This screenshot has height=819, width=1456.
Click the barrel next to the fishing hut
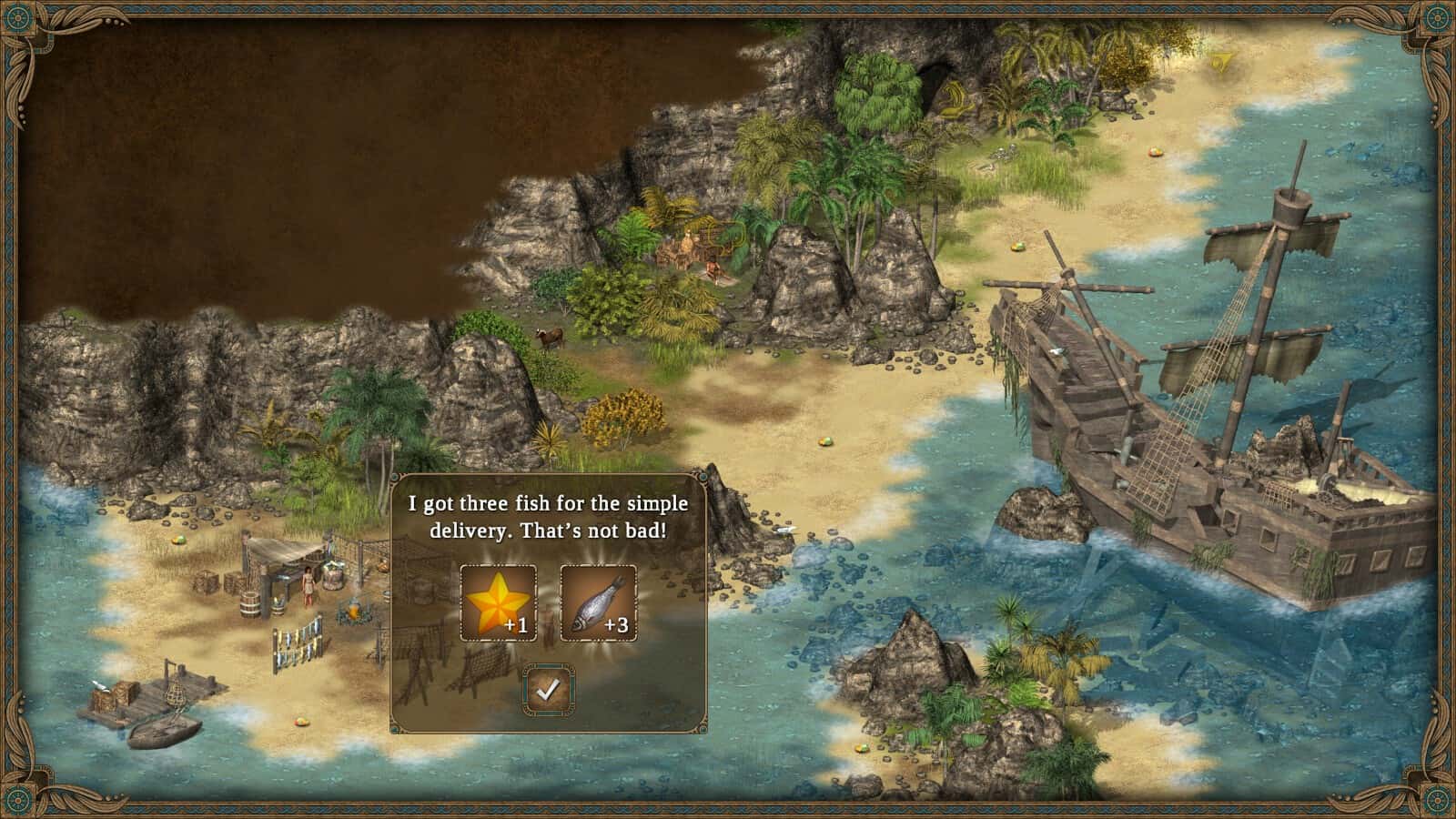click(x=248, y=604)
